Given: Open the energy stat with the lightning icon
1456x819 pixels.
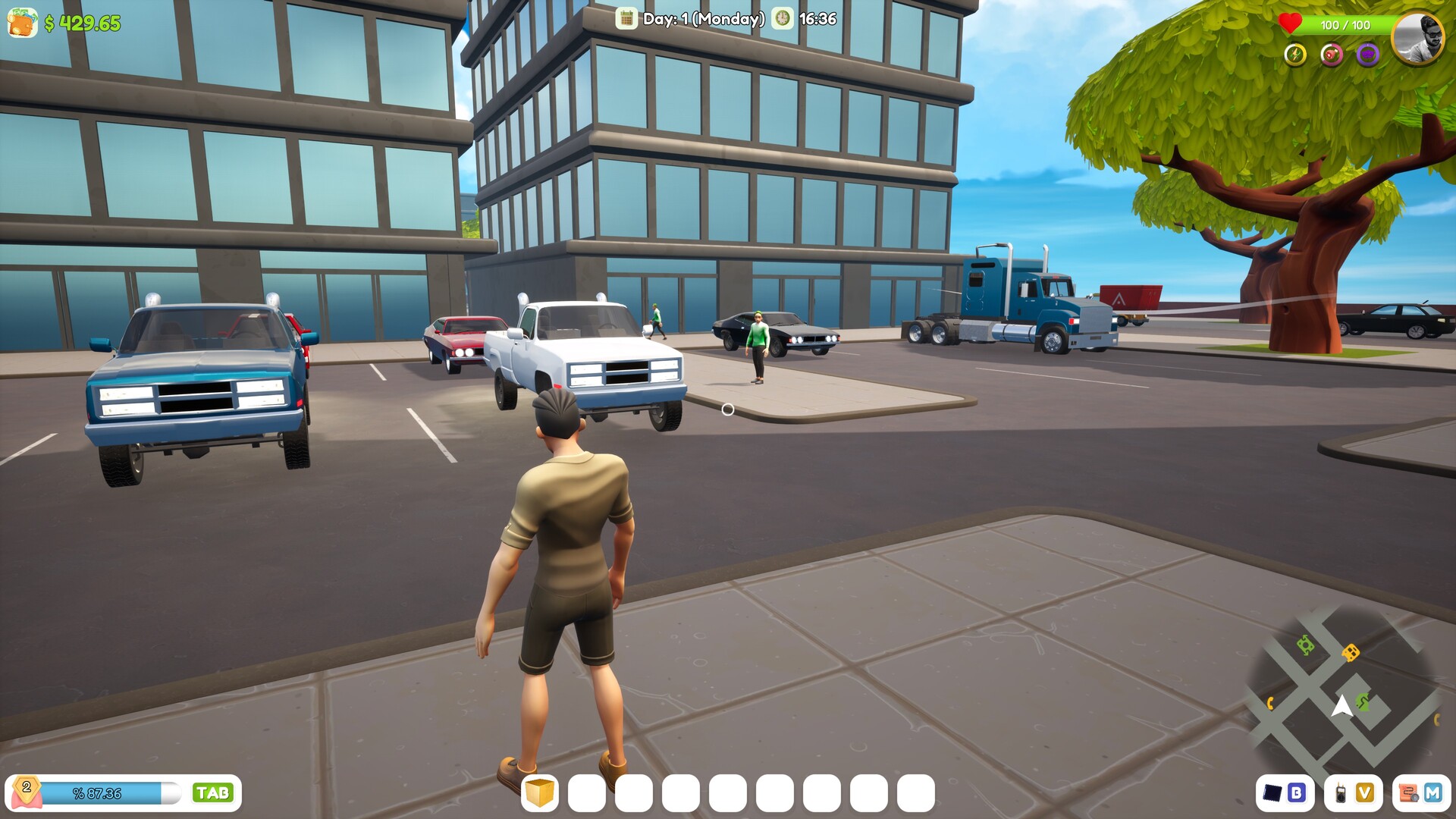Looking at the screenshot, I should point(1296,54).
